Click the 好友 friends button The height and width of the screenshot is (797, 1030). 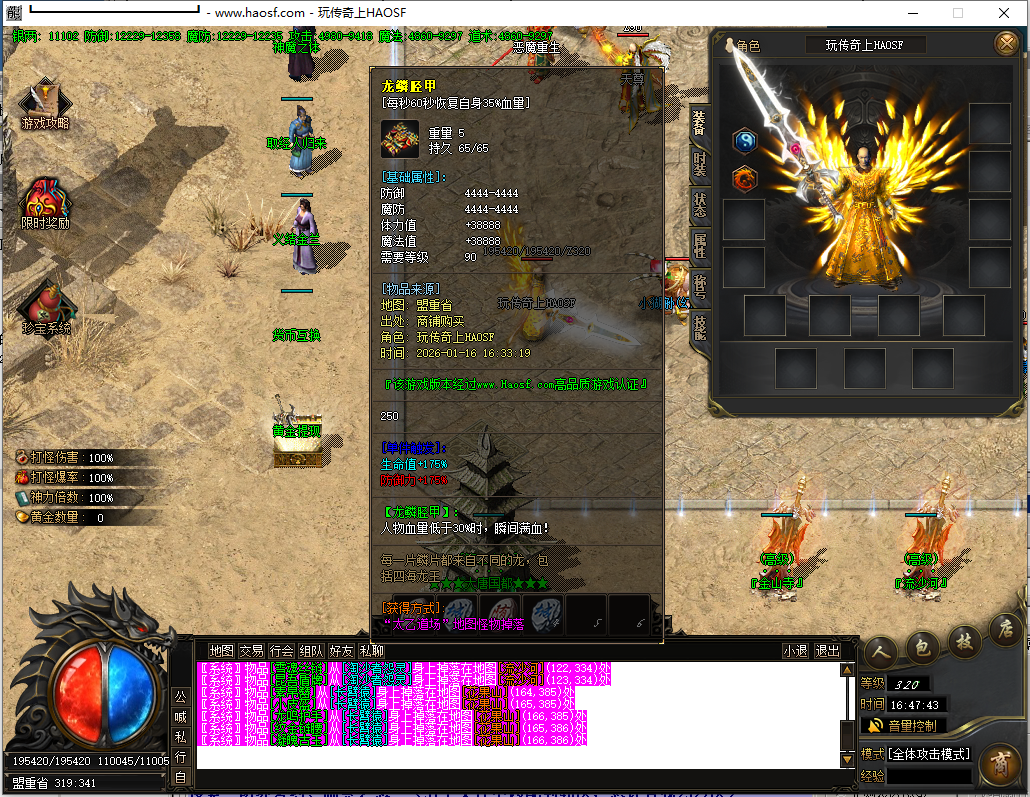pos(341,650)
